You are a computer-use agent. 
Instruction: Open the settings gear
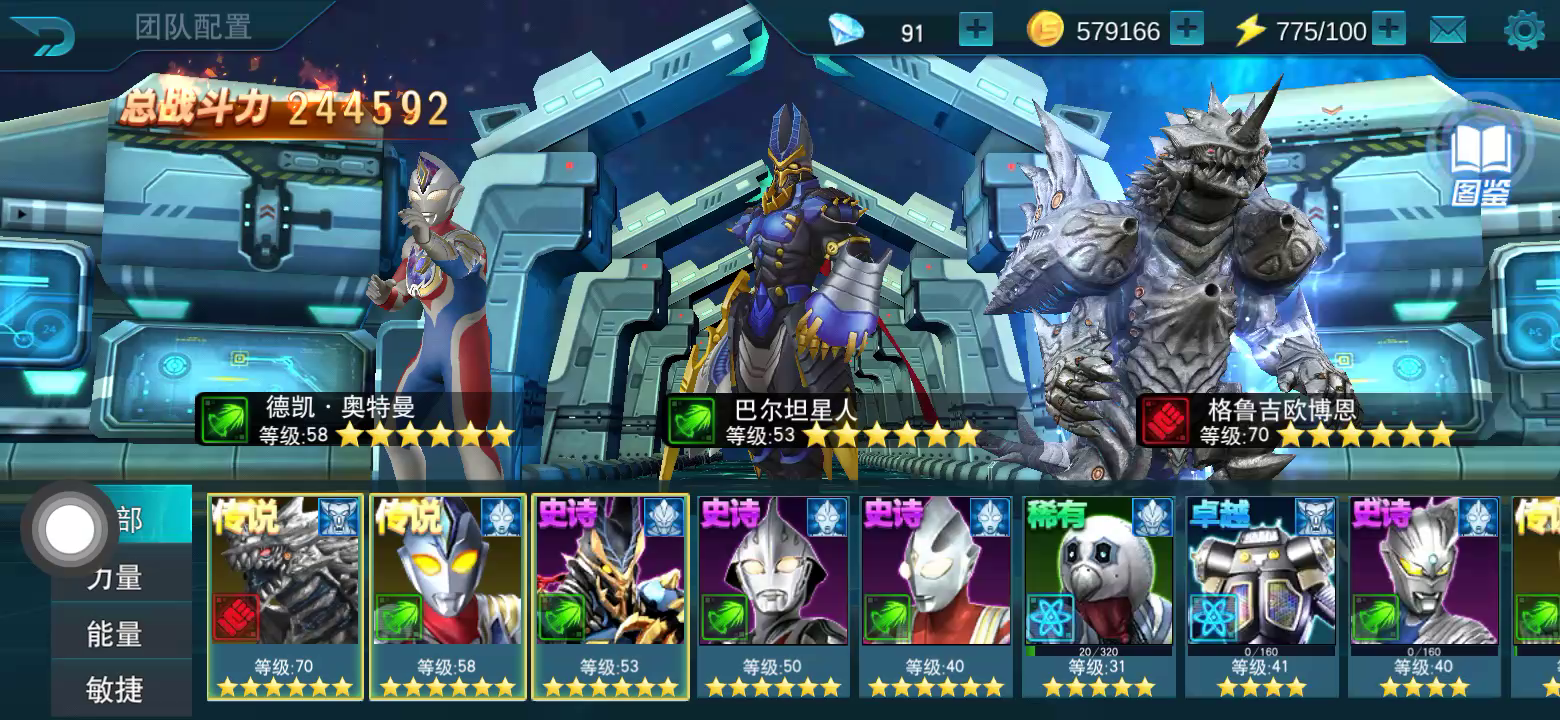(x=1524, y=31)
